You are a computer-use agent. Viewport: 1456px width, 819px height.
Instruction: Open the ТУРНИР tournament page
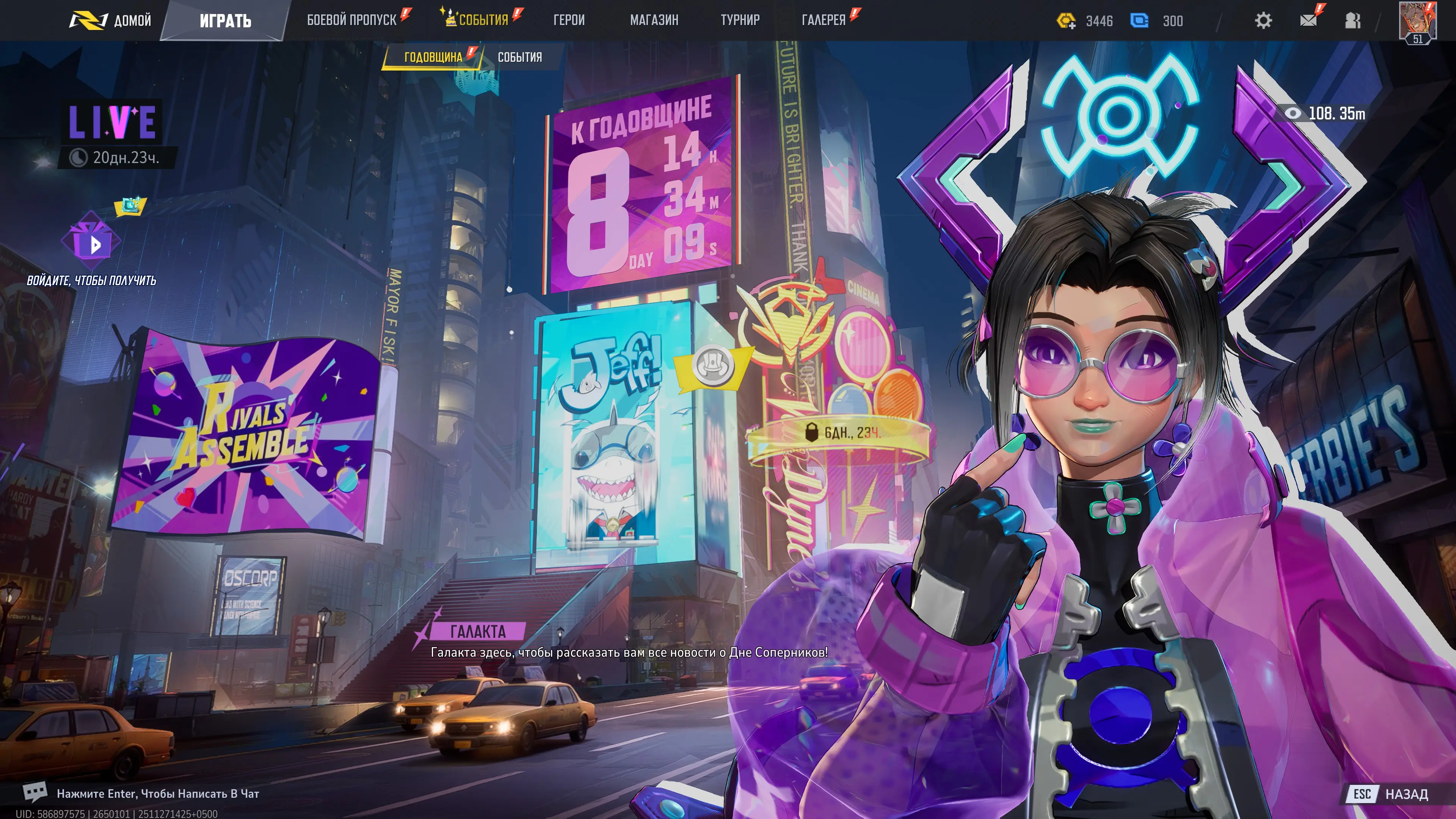(x=740, y=20)
